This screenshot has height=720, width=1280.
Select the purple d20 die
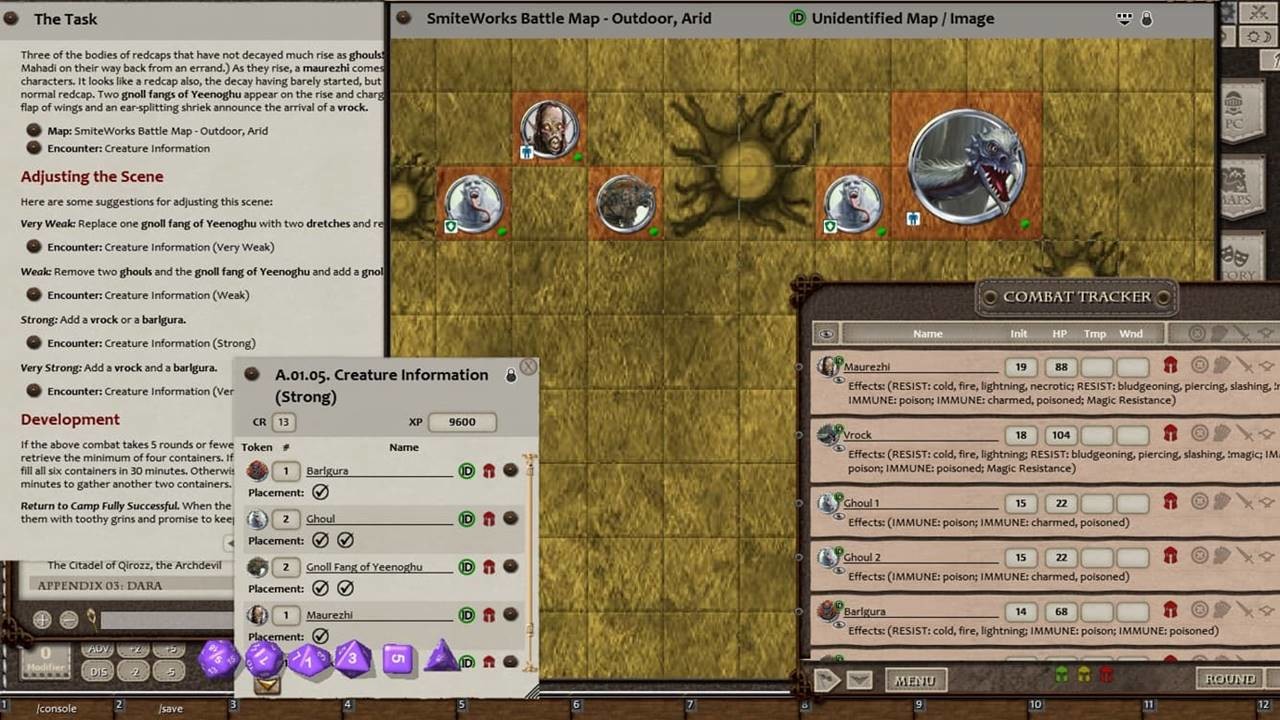[217, 660]
